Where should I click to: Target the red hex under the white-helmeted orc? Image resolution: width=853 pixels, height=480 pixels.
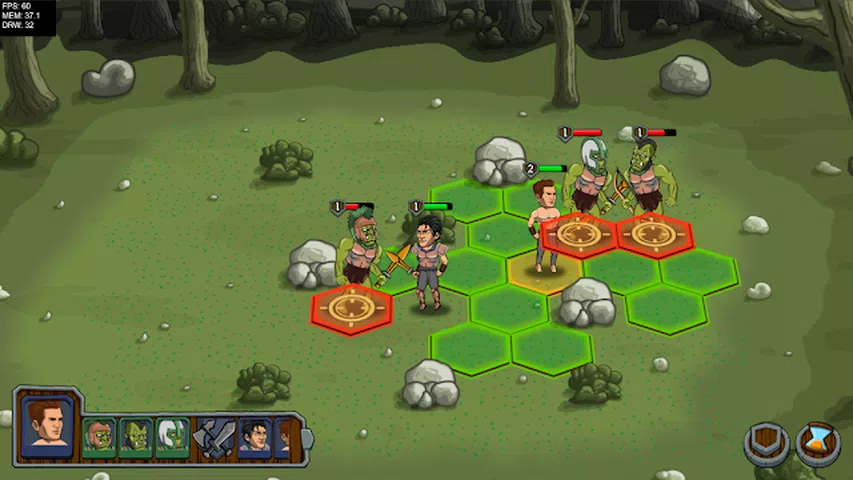[x=578, y=235]
